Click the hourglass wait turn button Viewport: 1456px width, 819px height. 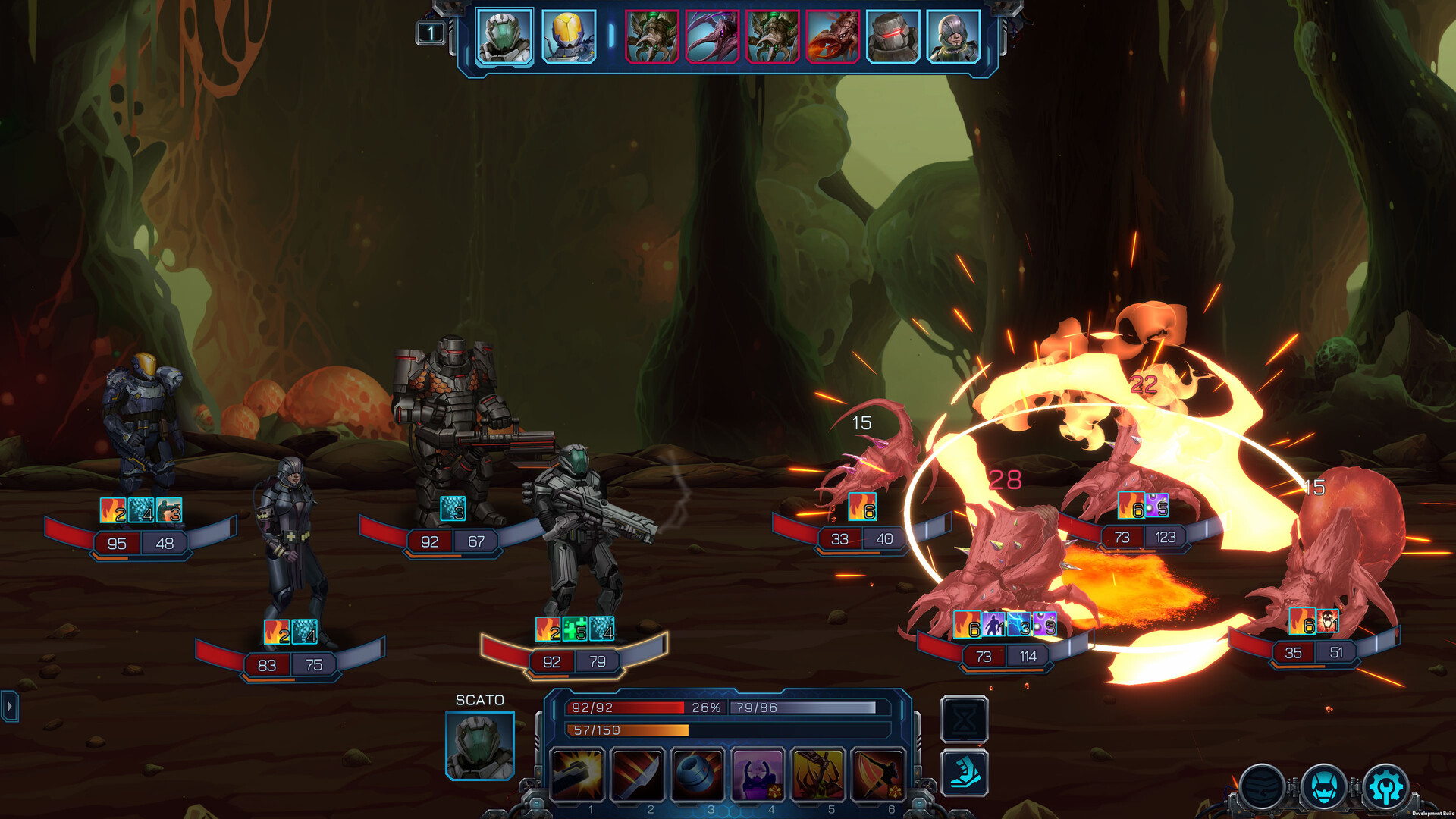[x=965, y=720]
